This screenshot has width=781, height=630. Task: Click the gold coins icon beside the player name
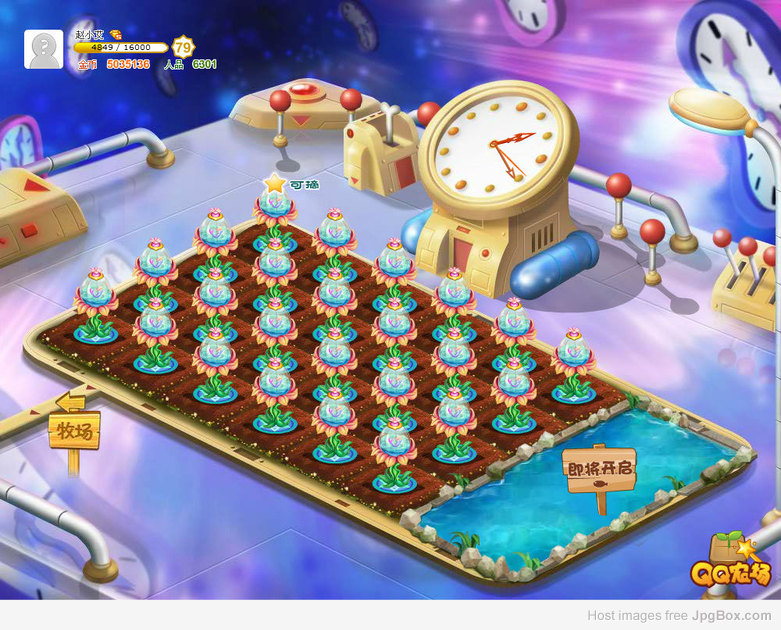(116, 34)
